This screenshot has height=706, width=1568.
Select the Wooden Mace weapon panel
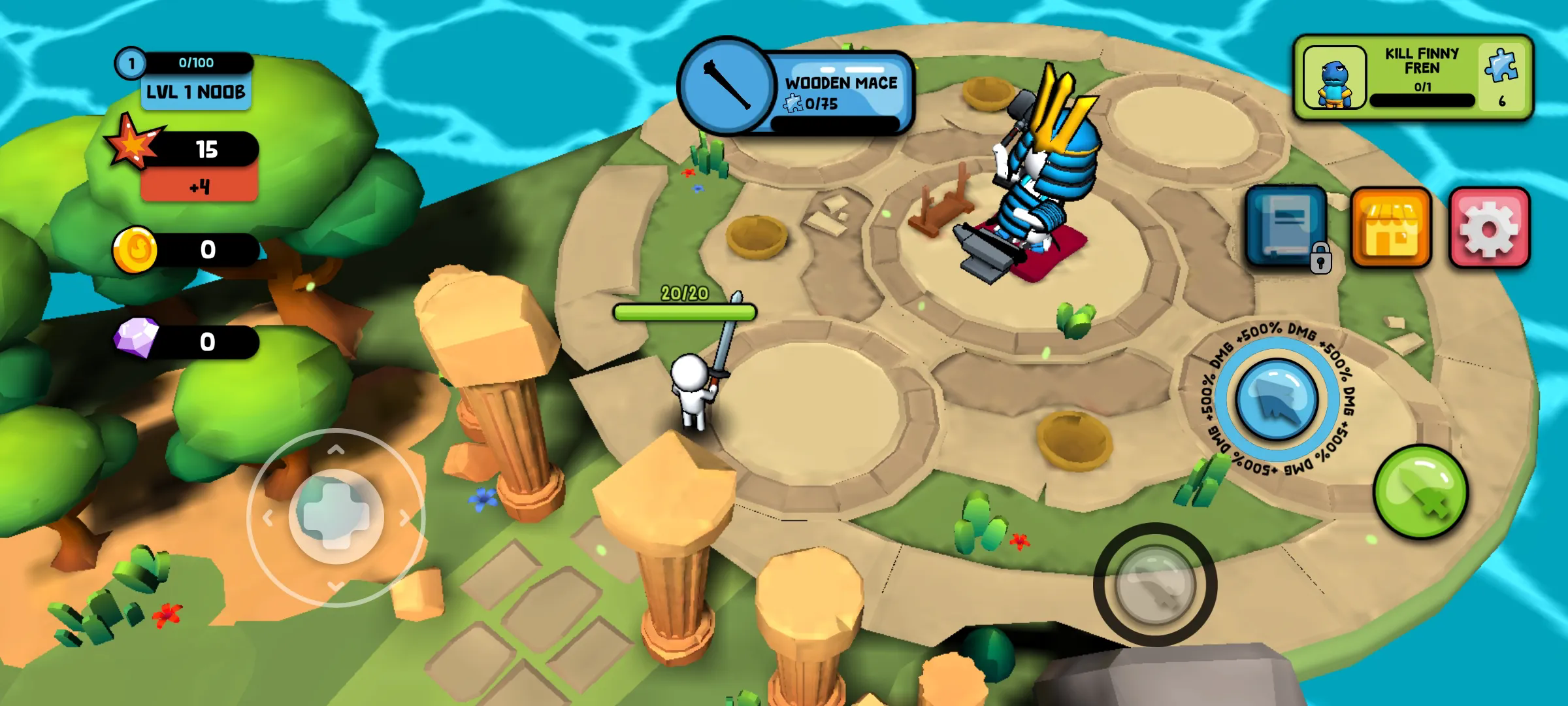(x=796, y=86)
